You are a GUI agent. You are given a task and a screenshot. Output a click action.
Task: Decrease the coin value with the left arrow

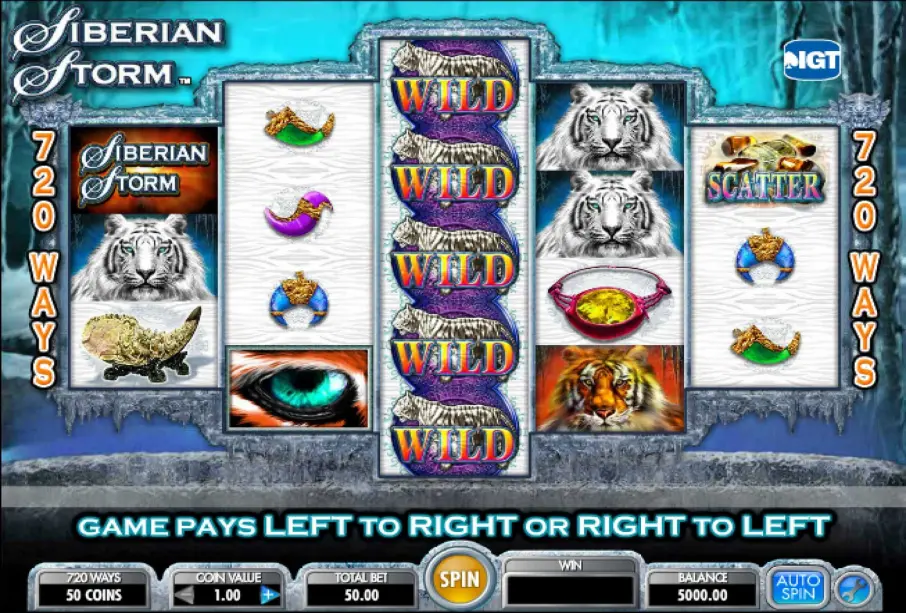click(x=186, y=594)
